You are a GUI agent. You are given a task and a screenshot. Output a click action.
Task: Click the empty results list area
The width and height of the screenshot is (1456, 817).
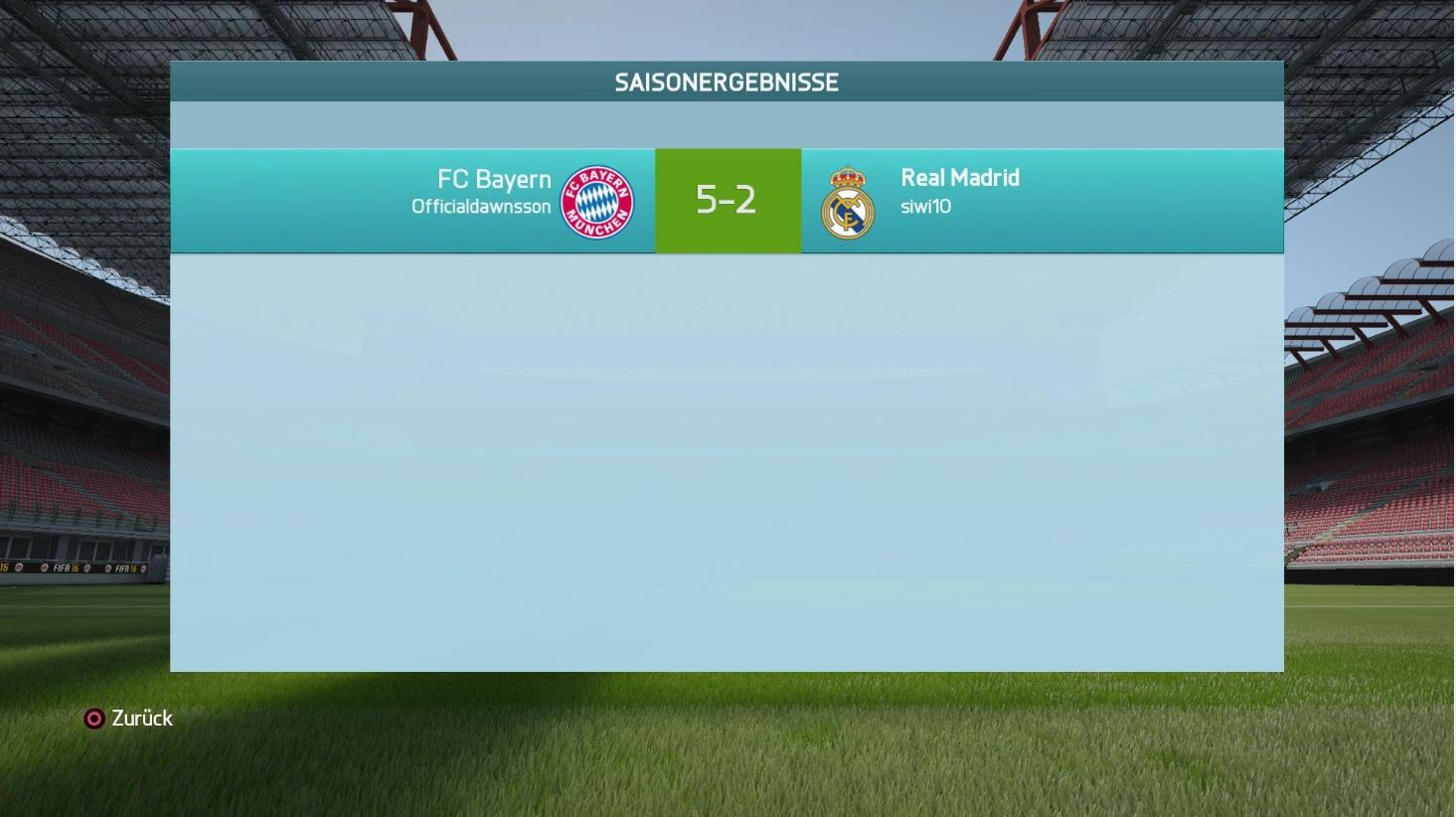coord(728,457)
